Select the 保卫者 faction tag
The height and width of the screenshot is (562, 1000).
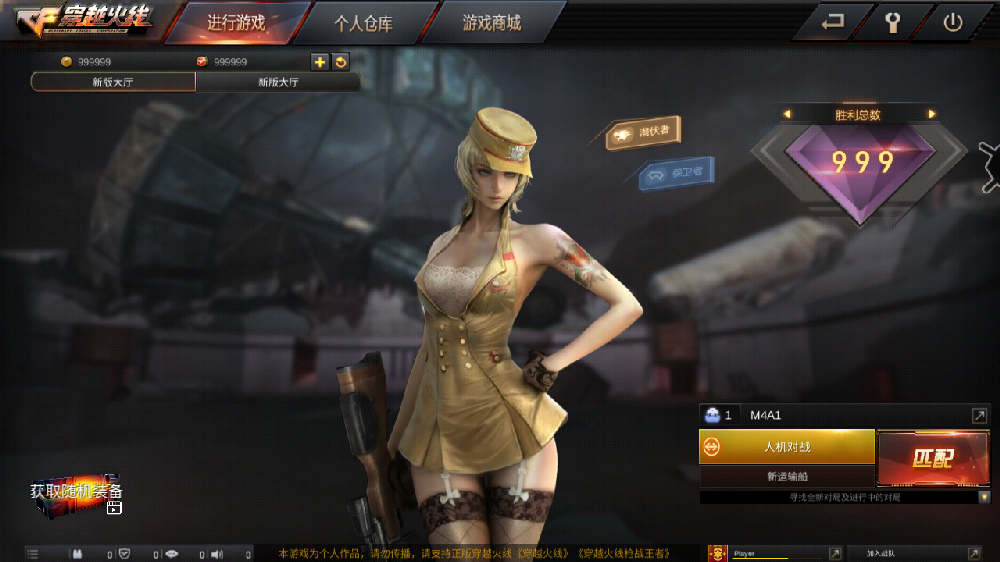(678, 173)
